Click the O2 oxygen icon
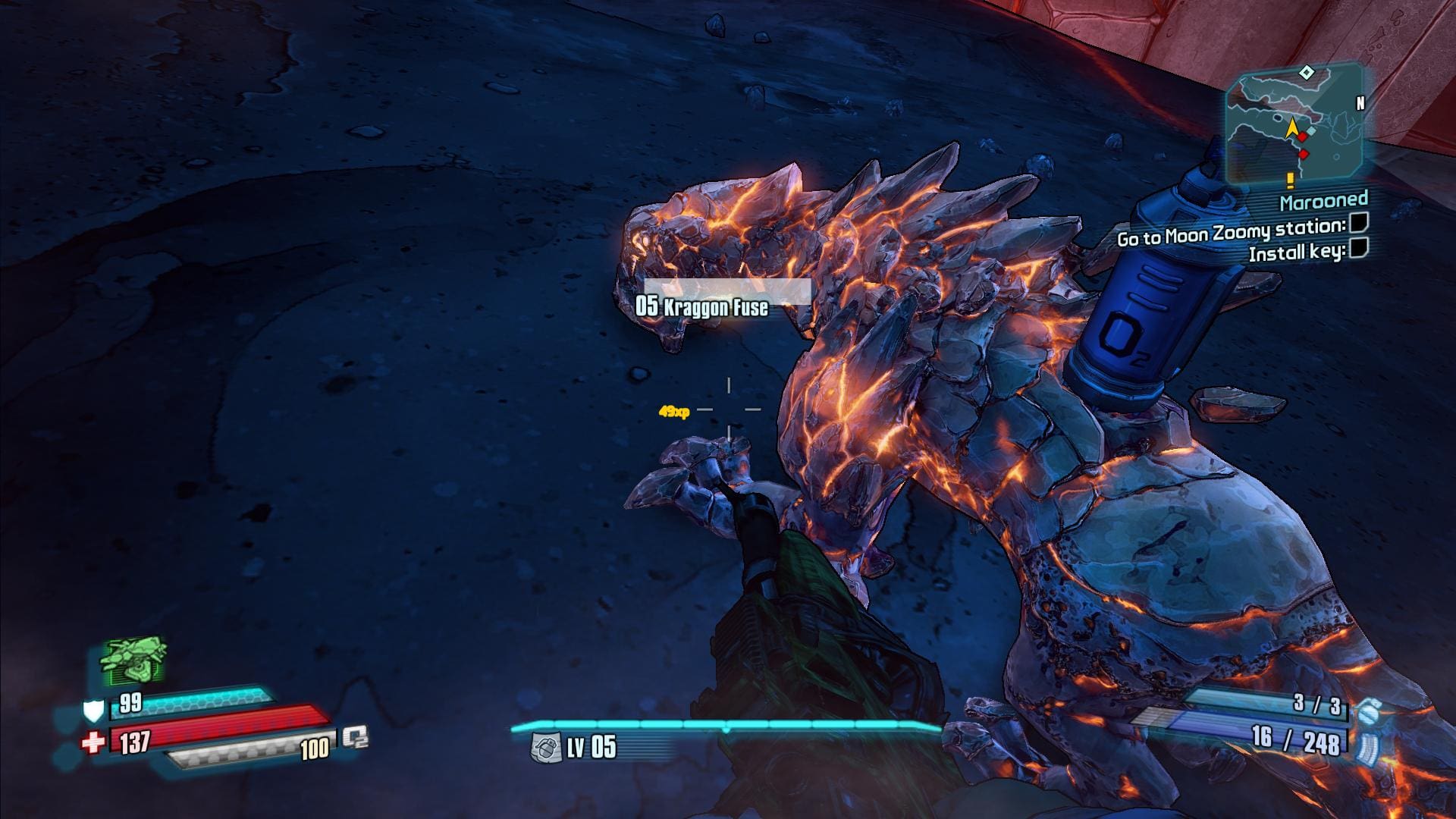This screenshot has height=819, width=1456. click(x=354, y=737)
